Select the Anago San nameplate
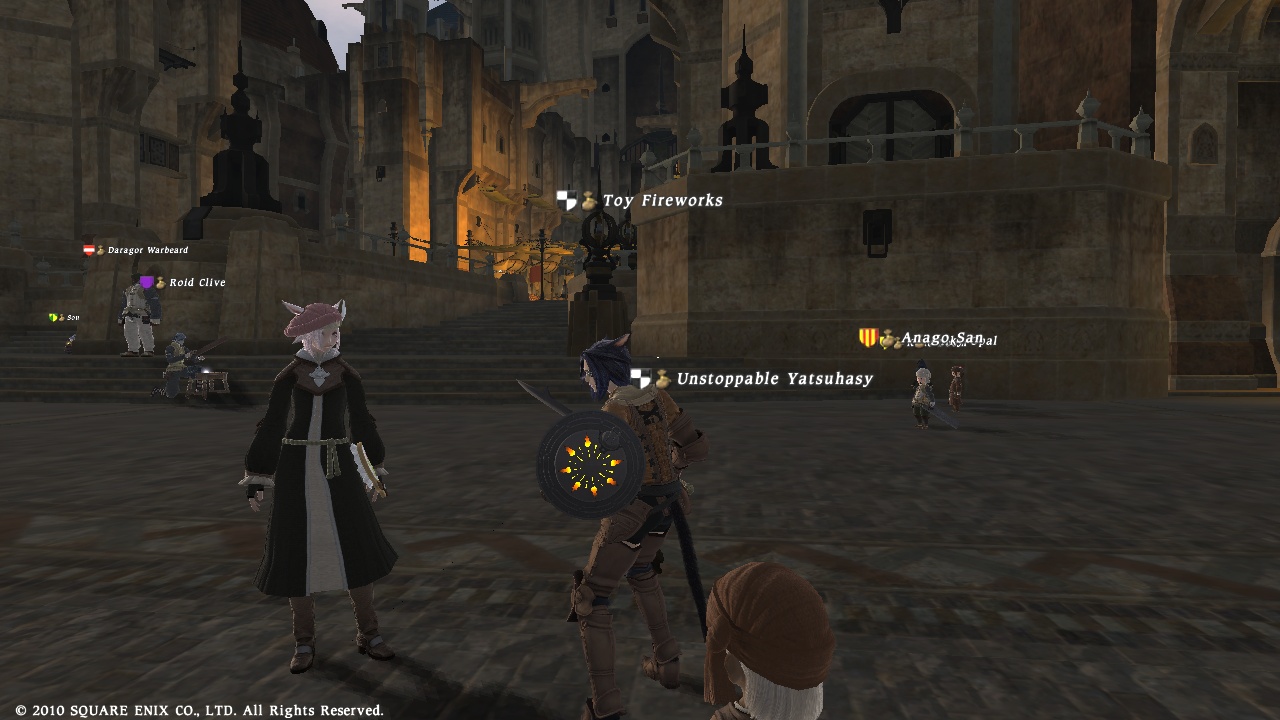The height and width of the screenshot is (720, 1280). click(940, 338)
